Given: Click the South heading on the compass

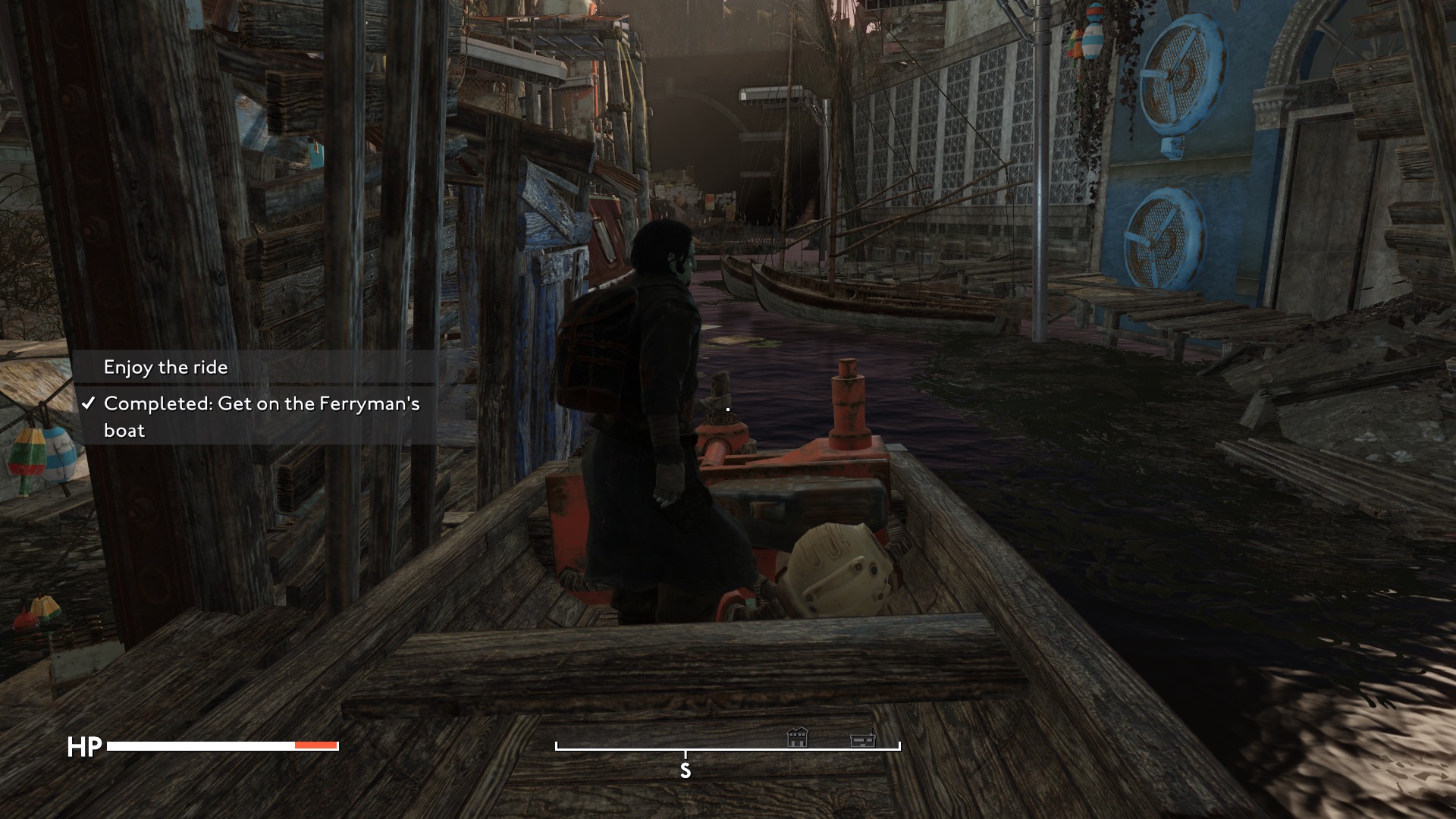Looking at the screenshot, I should point(686,770).
